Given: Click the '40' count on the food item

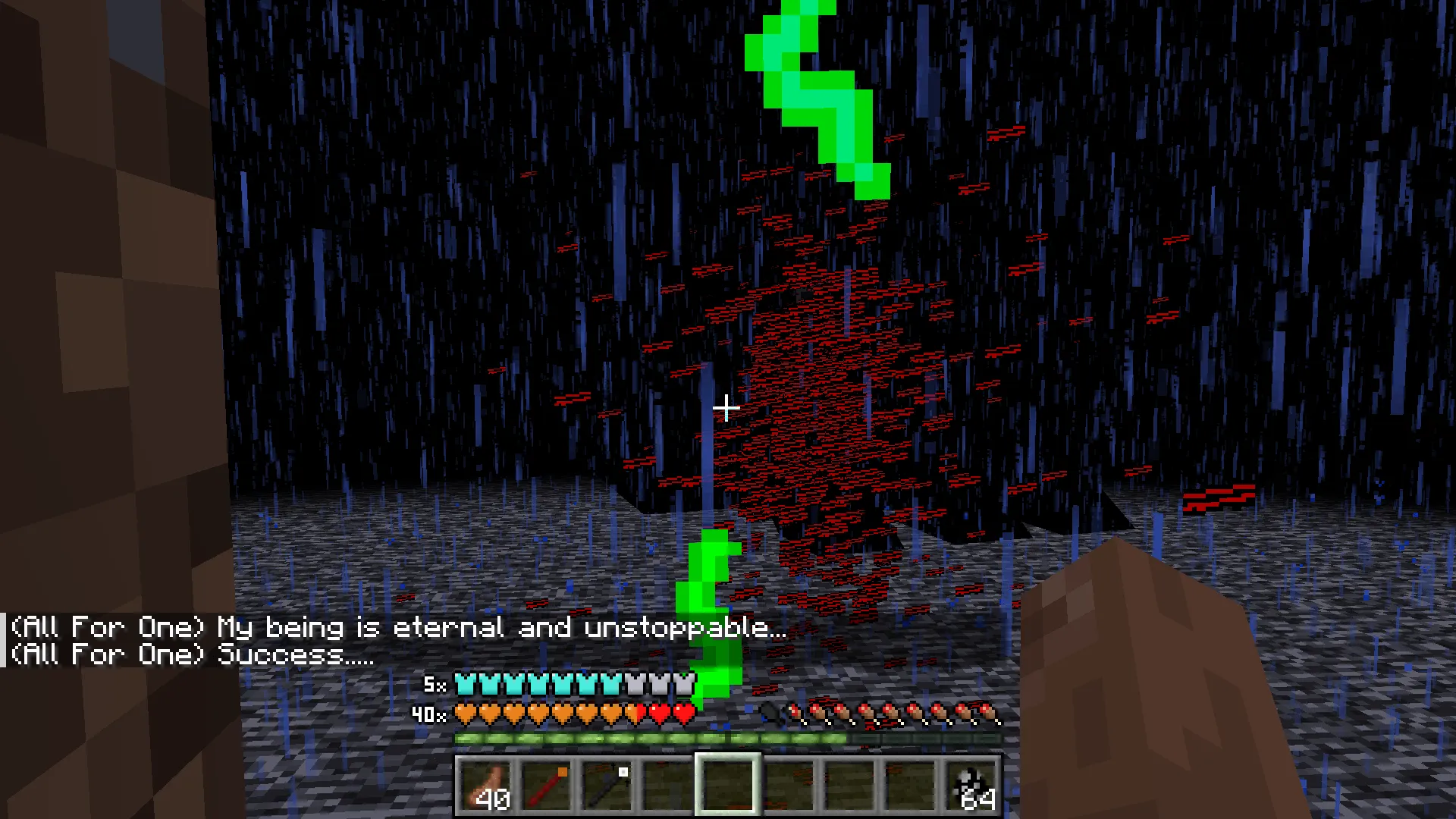Looking at the screenshot, I should tap(494, 798).
